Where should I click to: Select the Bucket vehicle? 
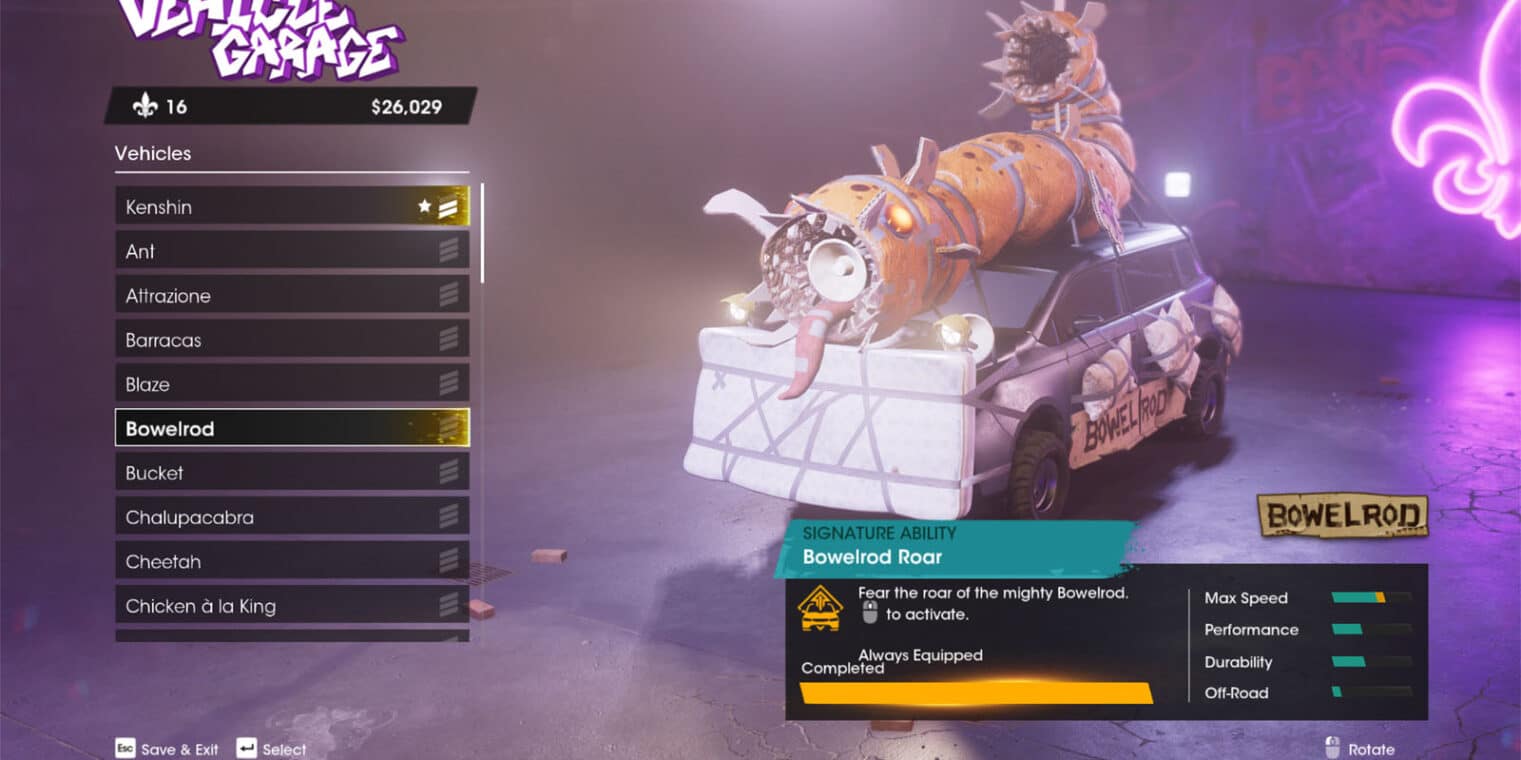pyautogui.click(x=291, y=473)
